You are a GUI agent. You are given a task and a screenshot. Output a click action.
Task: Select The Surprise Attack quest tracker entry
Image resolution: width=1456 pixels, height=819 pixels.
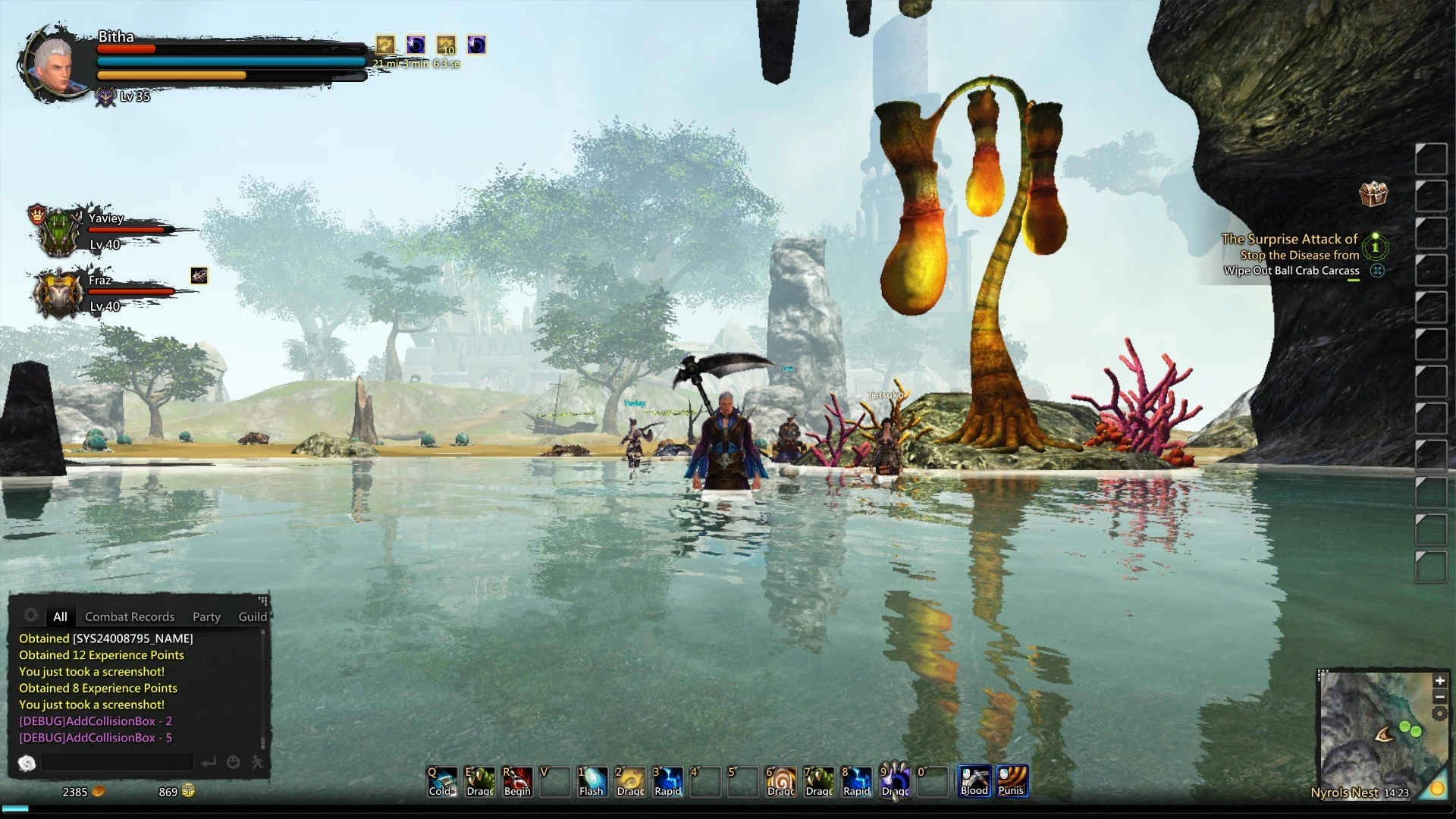(x=1289, y=239)
